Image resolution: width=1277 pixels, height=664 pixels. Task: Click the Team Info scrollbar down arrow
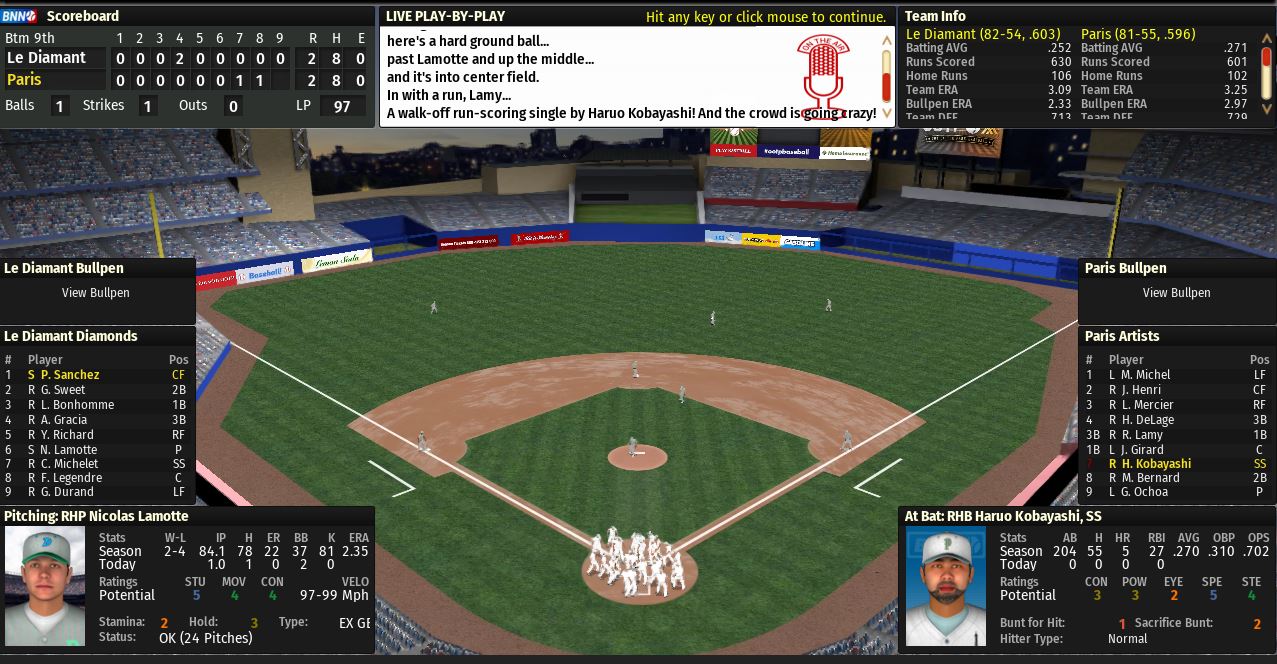[1267, 108]
